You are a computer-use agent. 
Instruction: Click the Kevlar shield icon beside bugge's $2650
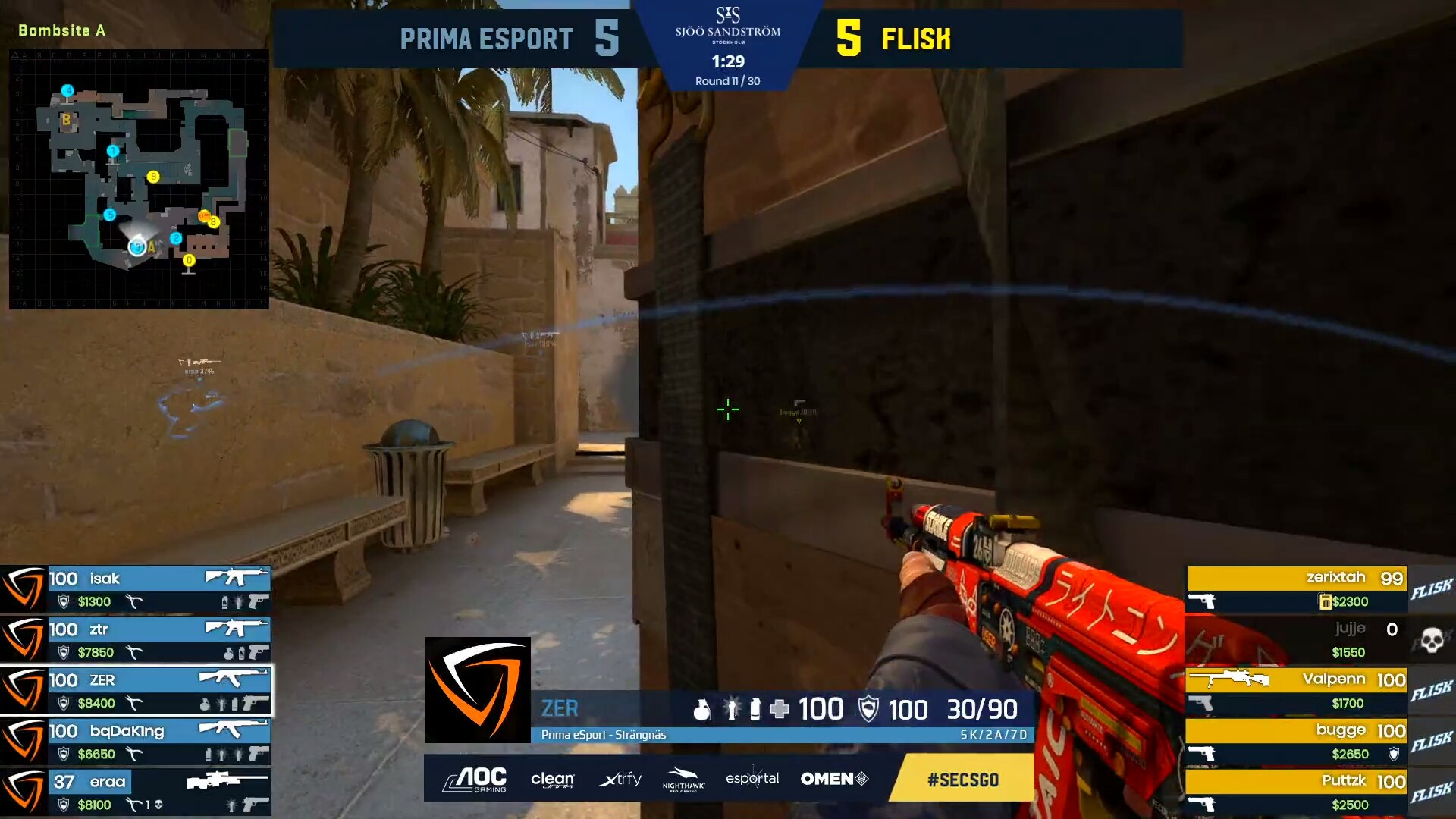point(1393,752)
